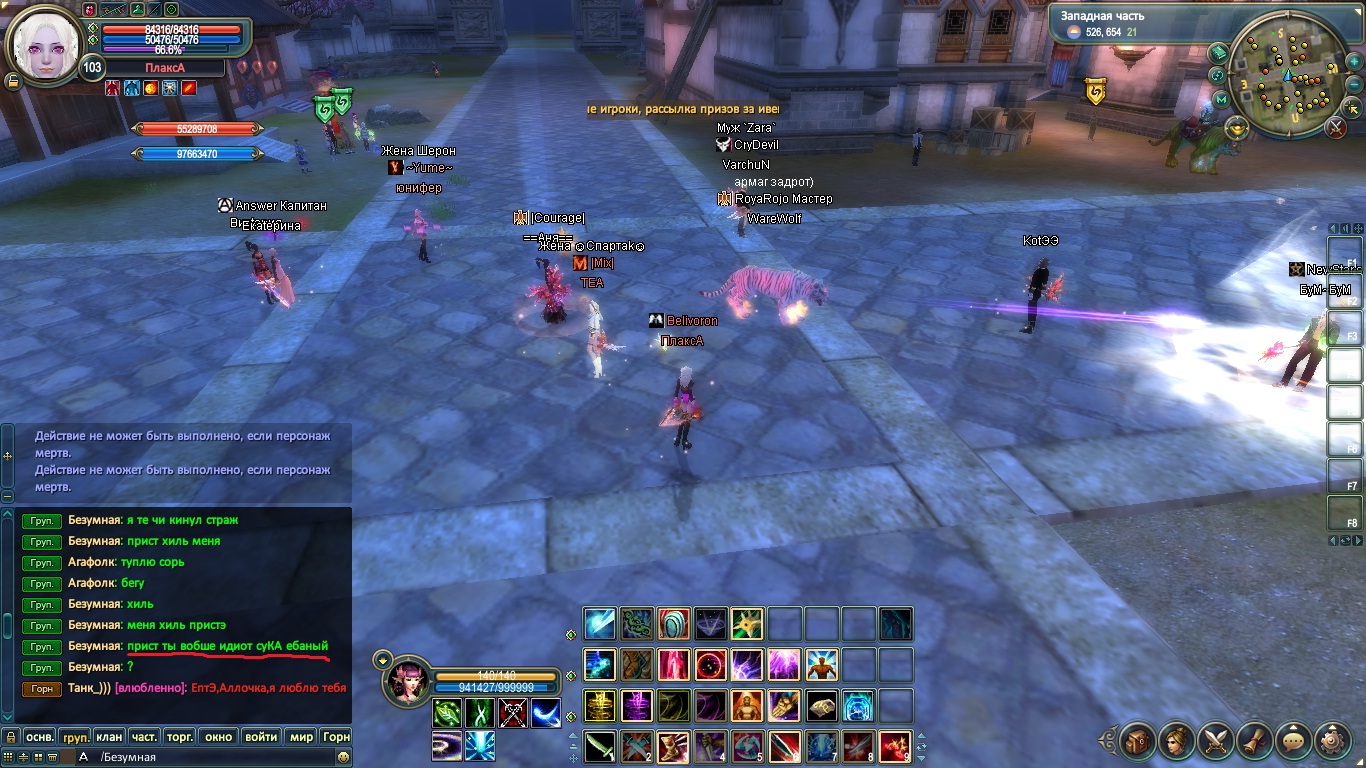Select the 'оснв.' main chat tab
Viewport: 1366px width, 768px height.
(x=39, y=737)
